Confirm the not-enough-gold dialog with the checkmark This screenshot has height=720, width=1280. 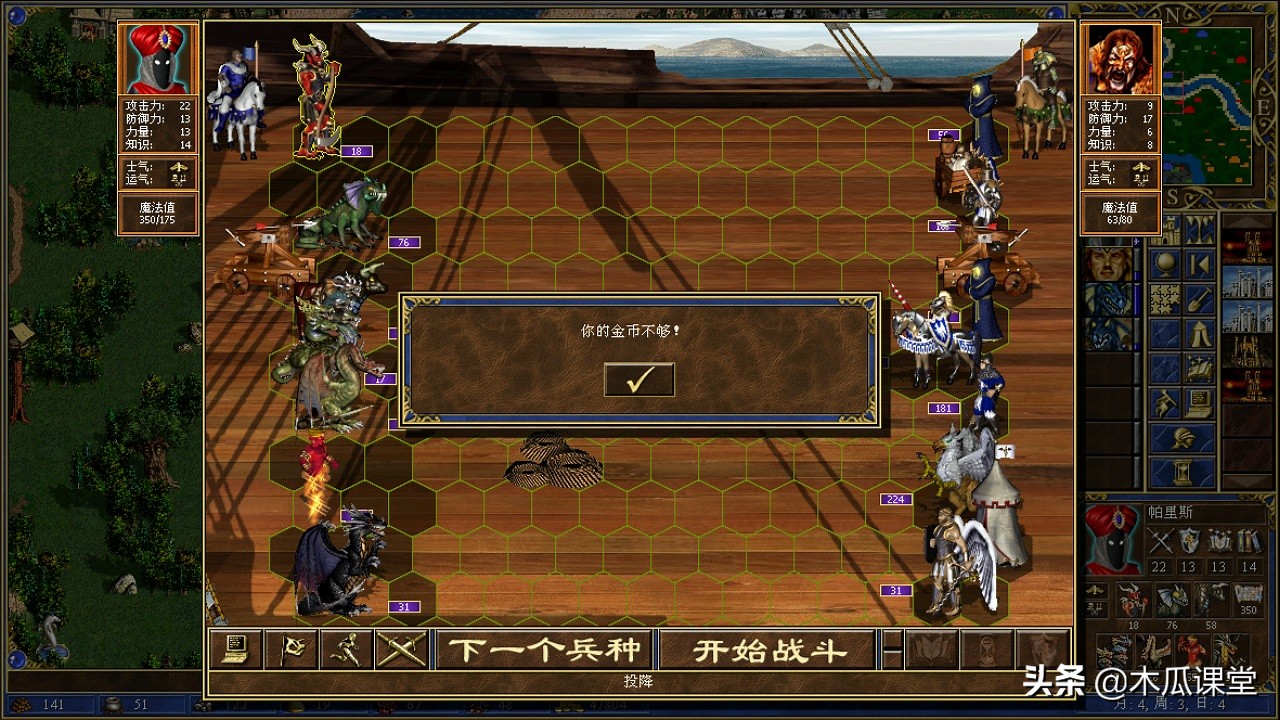click(639, 379)
